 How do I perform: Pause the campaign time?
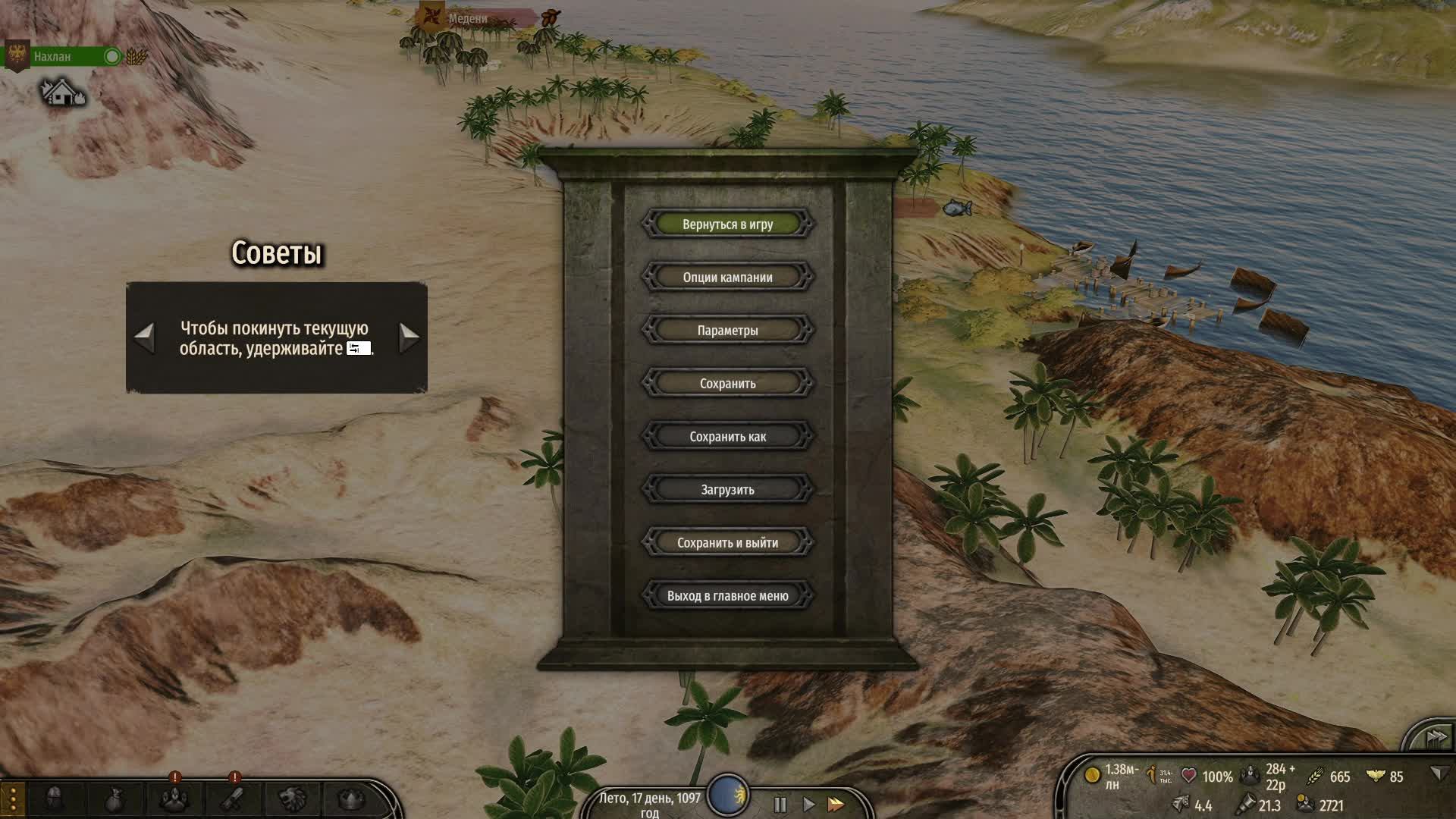click(780, 804)
